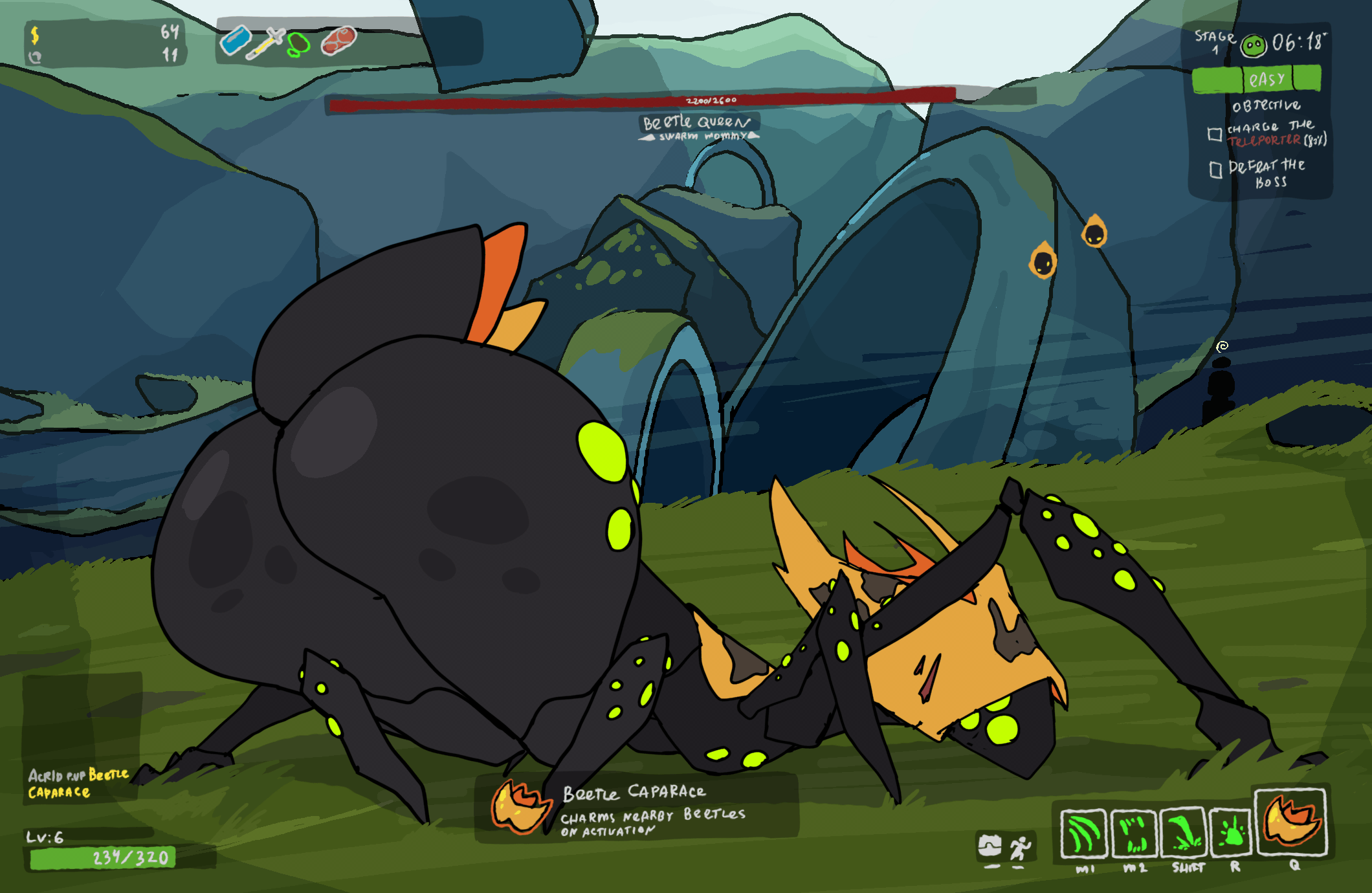Image resolution: width=1372 pixels, height=893 pixels.
Task: Click the green Easy difficulty bar
Action: [x=1256, y=80]
